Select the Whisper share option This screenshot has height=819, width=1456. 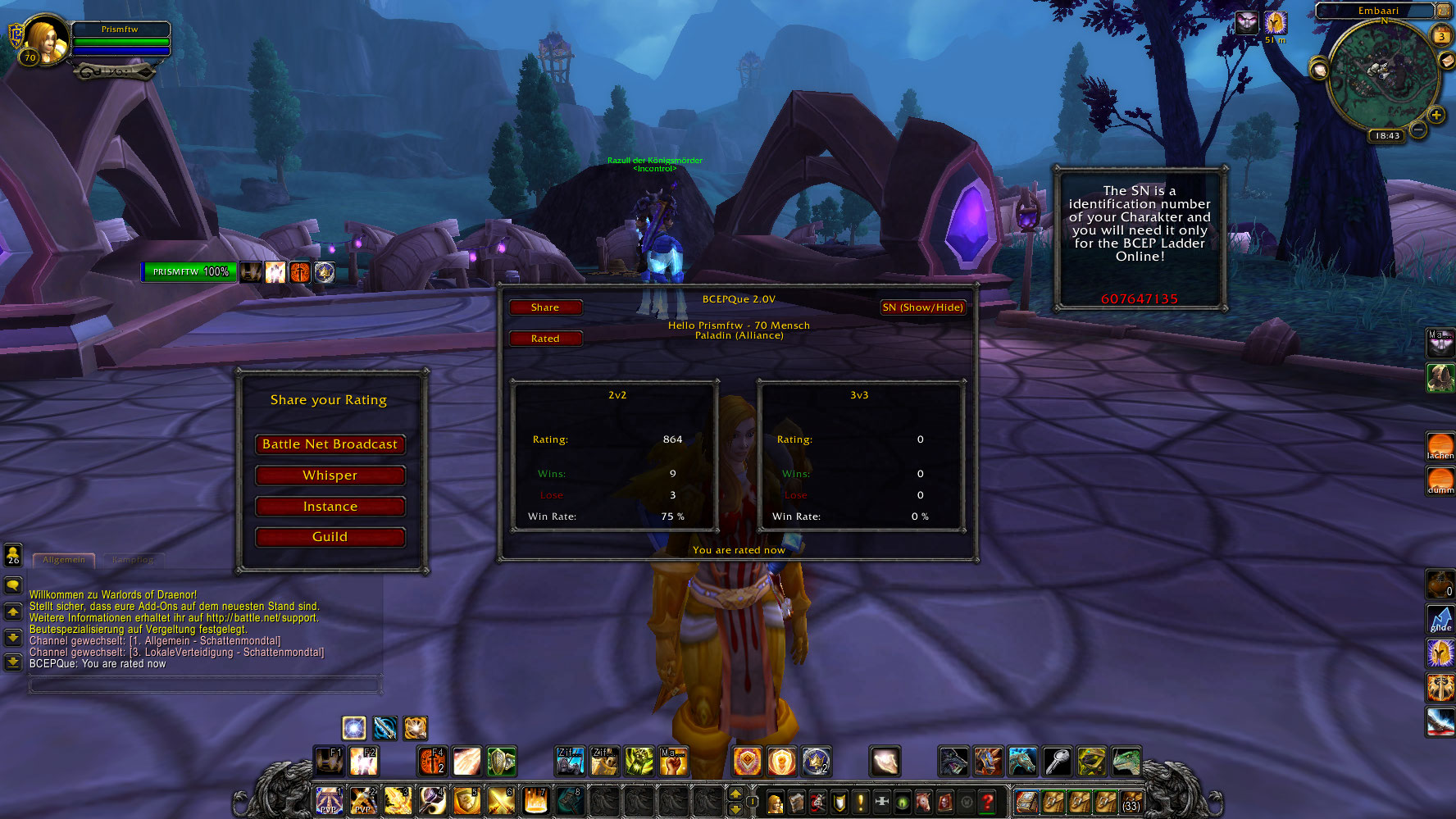tap(330, 475)
